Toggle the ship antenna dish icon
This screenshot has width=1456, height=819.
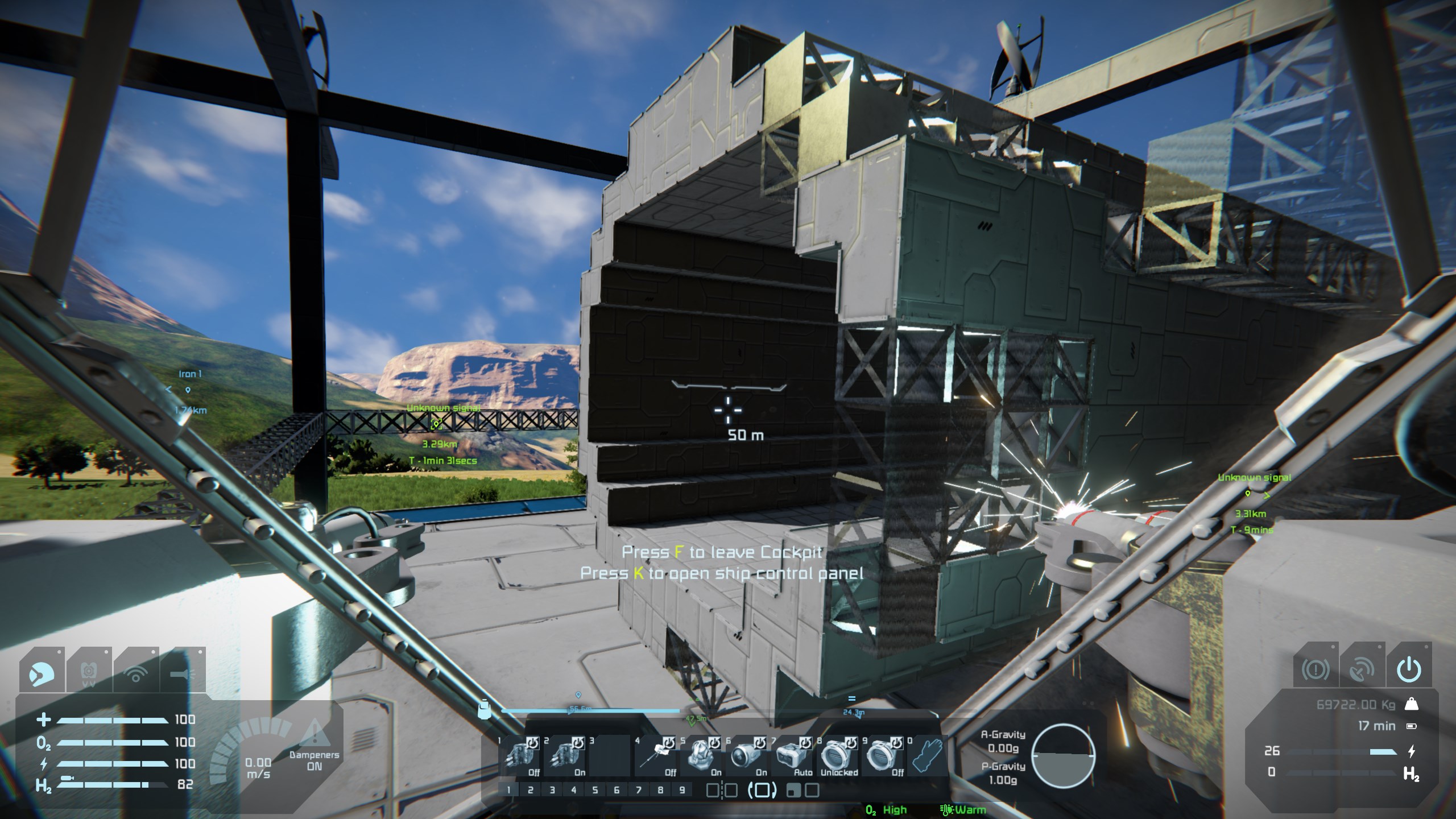1362,669
